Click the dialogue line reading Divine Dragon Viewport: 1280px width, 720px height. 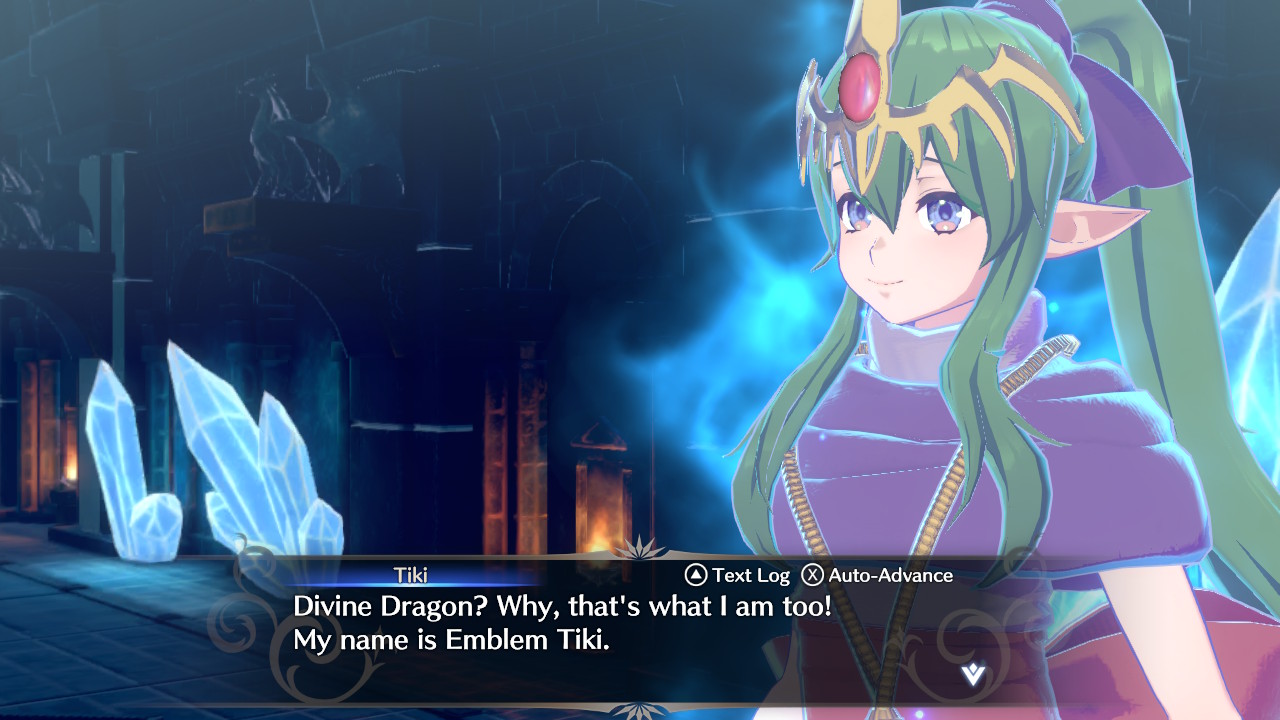(567, 607)
